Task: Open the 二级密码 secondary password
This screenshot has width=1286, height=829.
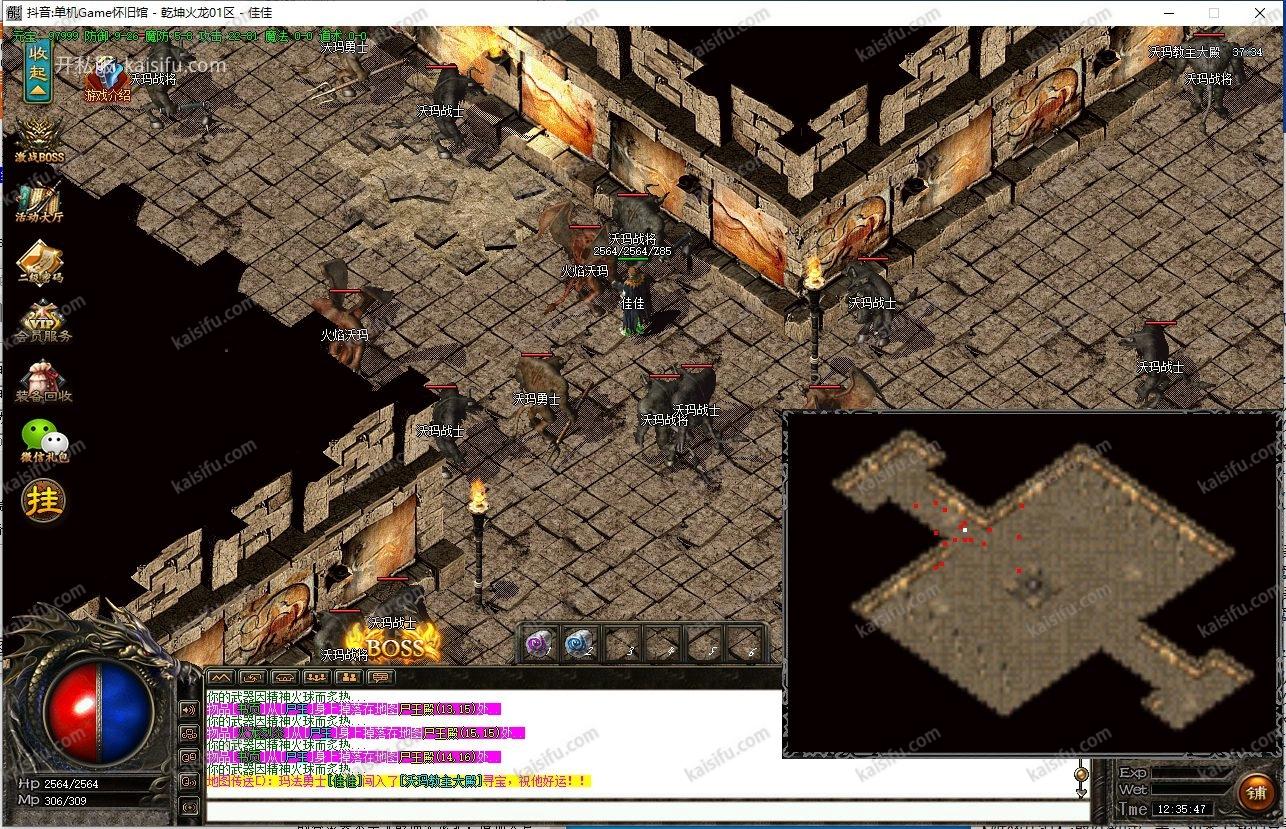Action: (x=39, y=263)
